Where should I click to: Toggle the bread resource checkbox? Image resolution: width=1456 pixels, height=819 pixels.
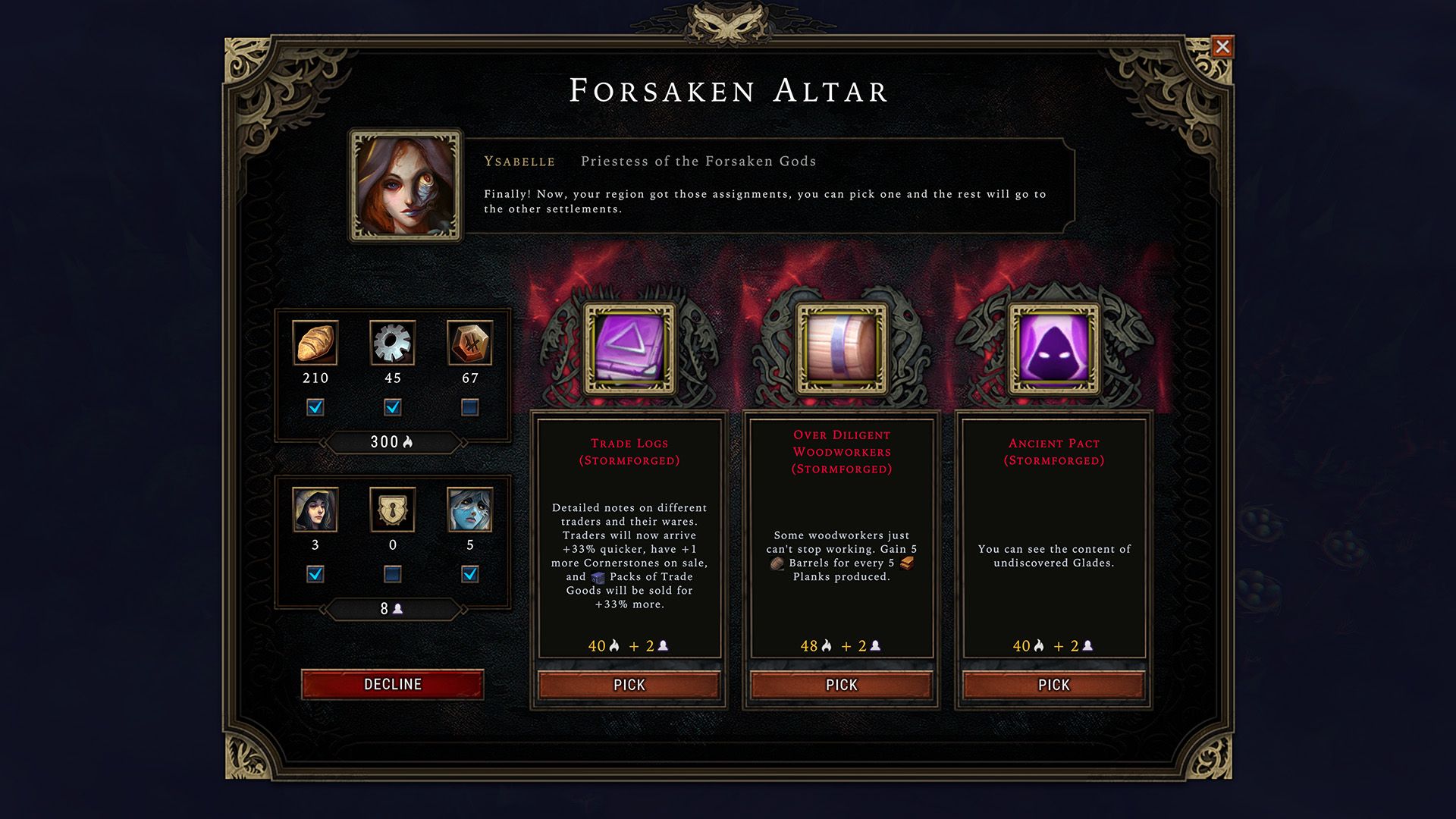[x=315, y=407]
